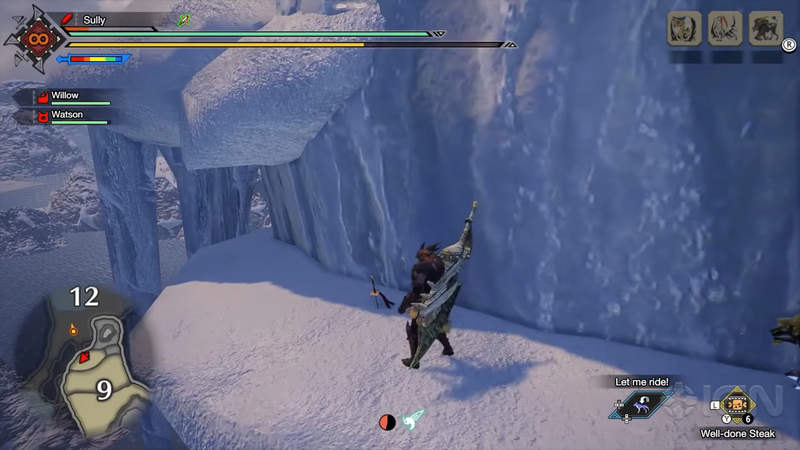Screen dimensions: 800x450
Task: Select the dark four-legged monster icon
Action: (765, 28)
